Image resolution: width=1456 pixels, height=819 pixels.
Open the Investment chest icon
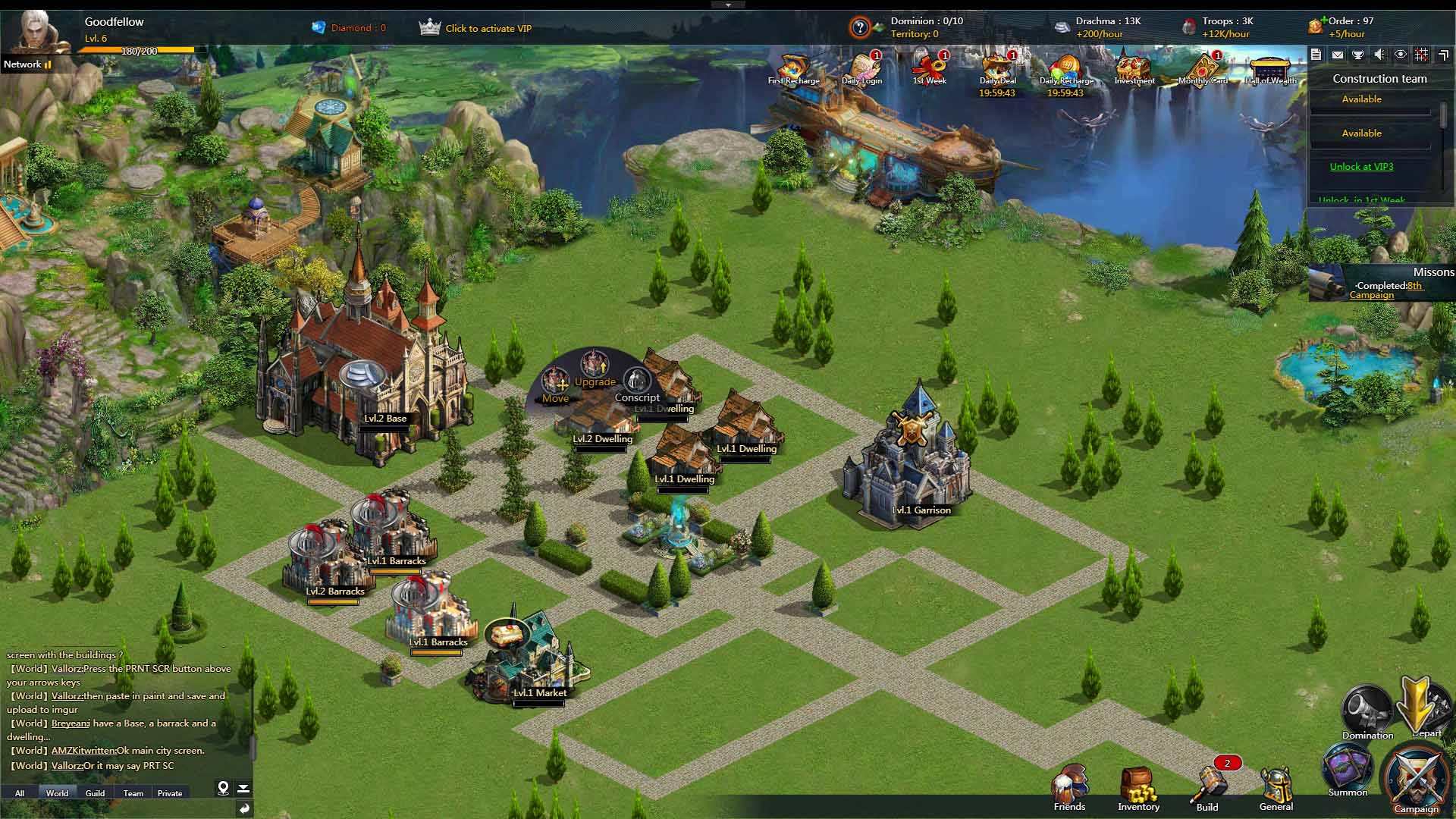pyautogui.click(x=1134, y=68)
